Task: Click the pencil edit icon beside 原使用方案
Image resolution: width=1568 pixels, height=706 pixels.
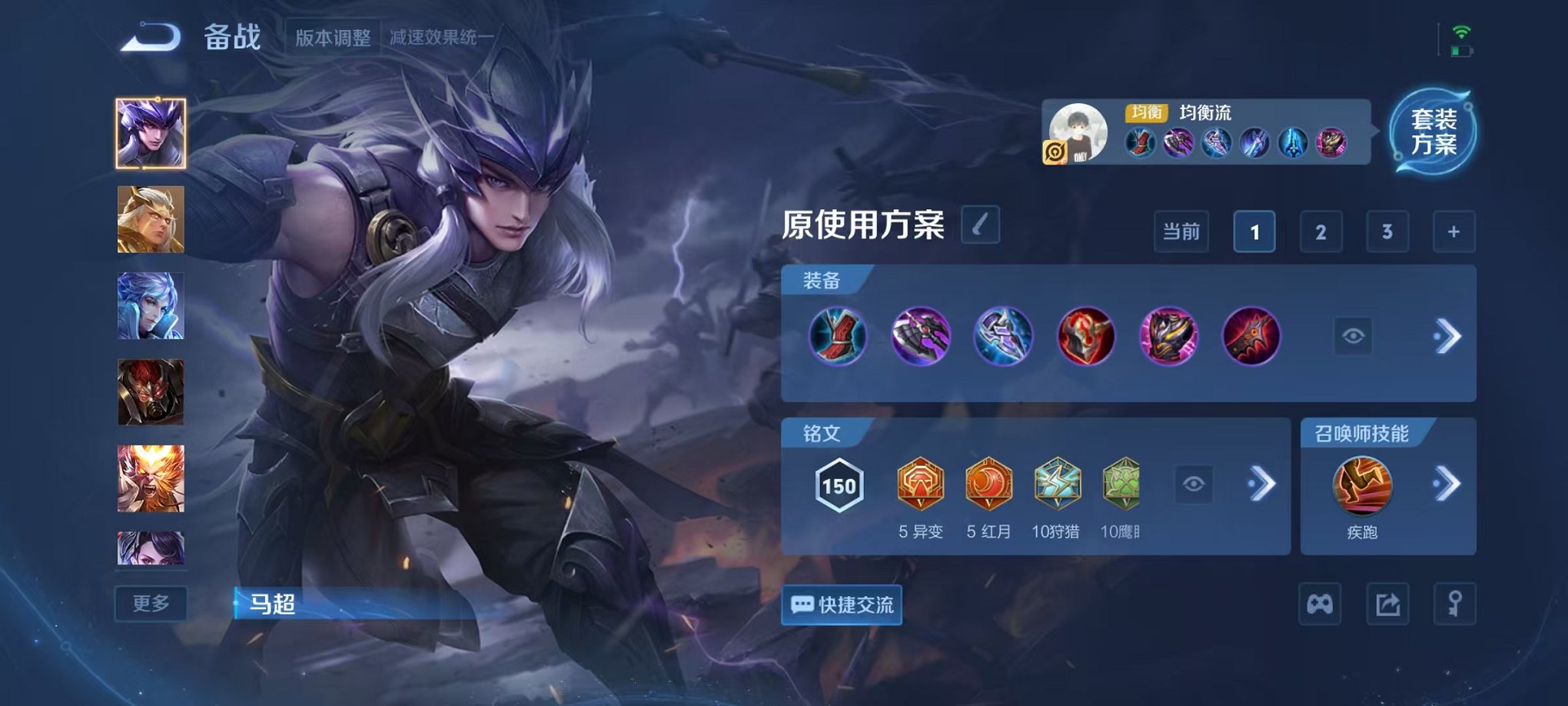Action: pyautogui.click(x=982, y=224)
